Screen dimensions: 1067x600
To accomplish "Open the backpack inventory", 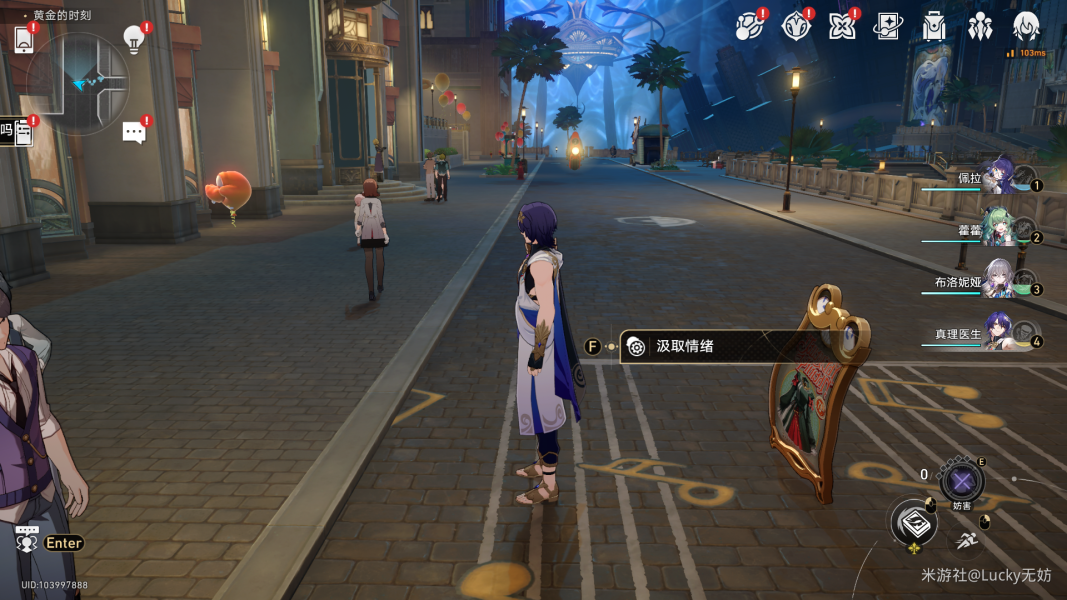I will [934, 27].
